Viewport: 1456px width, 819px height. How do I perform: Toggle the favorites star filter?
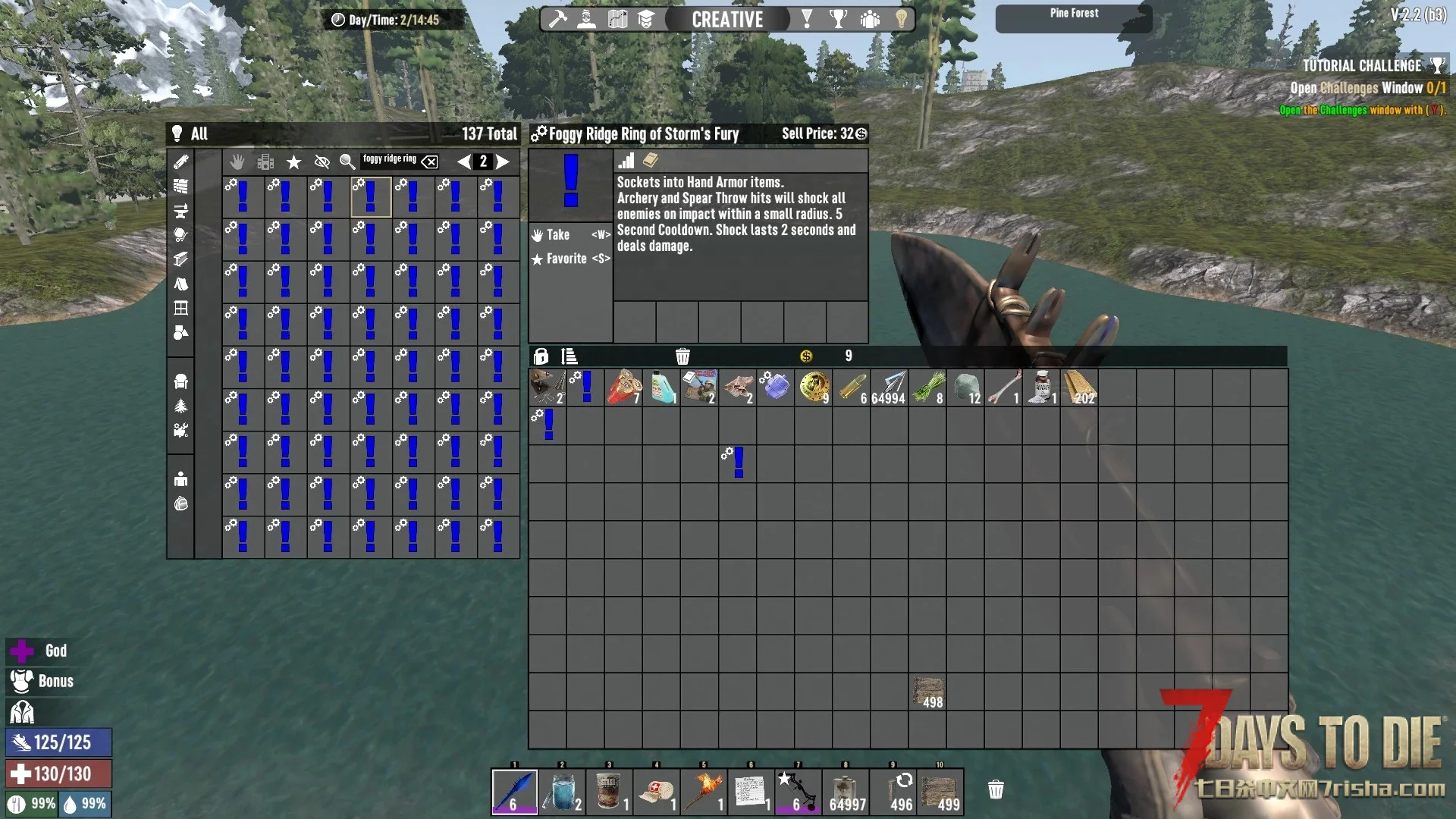click(293, 162)
